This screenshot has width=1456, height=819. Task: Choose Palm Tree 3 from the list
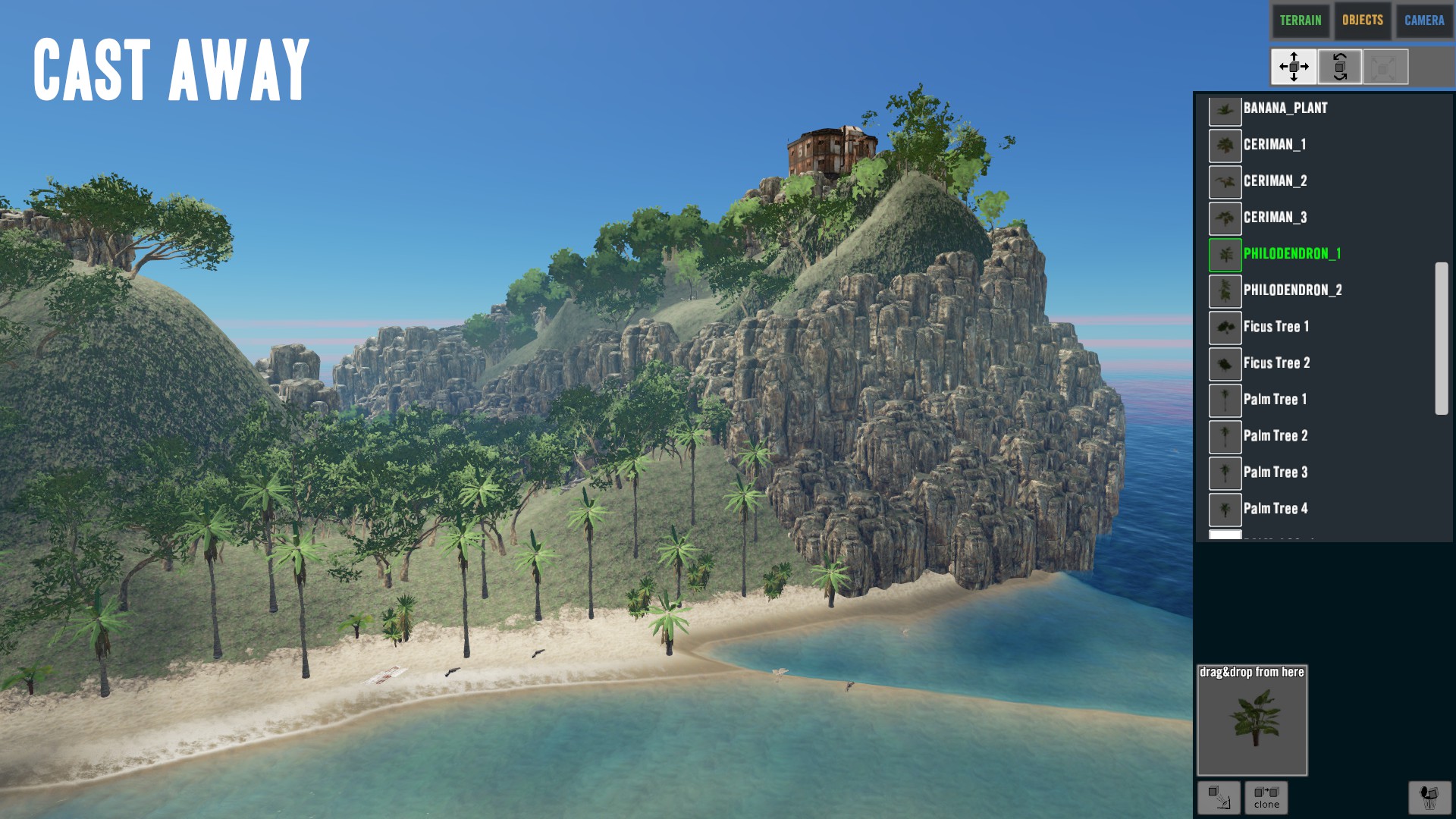[1275, 472]
